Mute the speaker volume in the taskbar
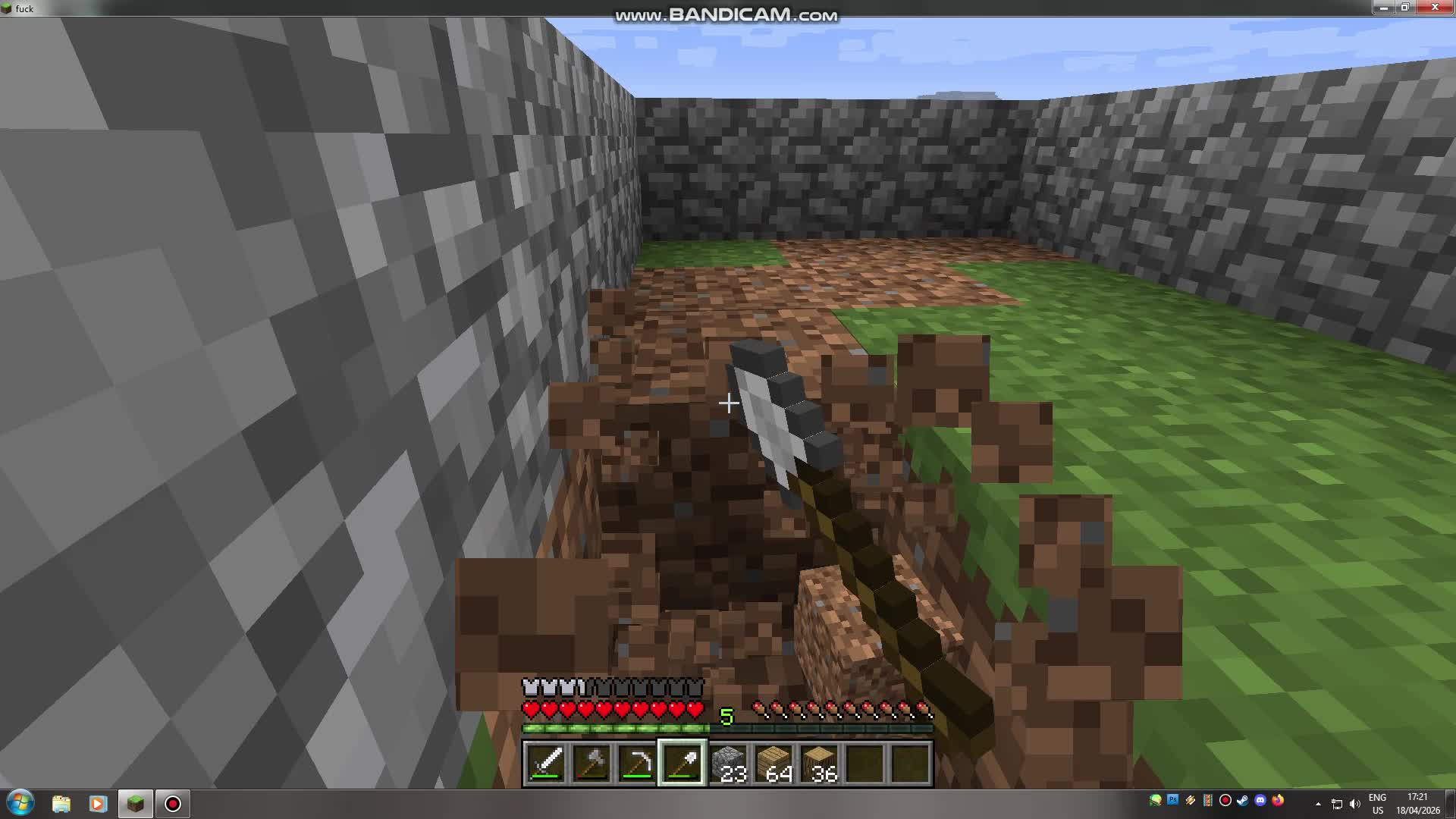This screenshot has height=819, width=1456. click(x=1356, y=802)
